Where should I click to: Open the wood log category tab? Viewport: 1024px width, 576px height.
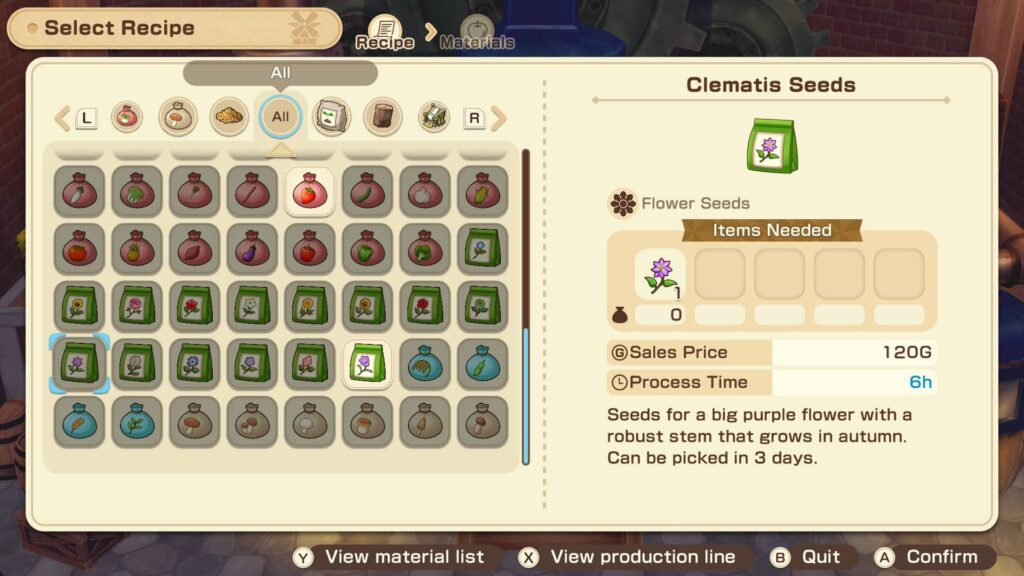coord(382,117)
